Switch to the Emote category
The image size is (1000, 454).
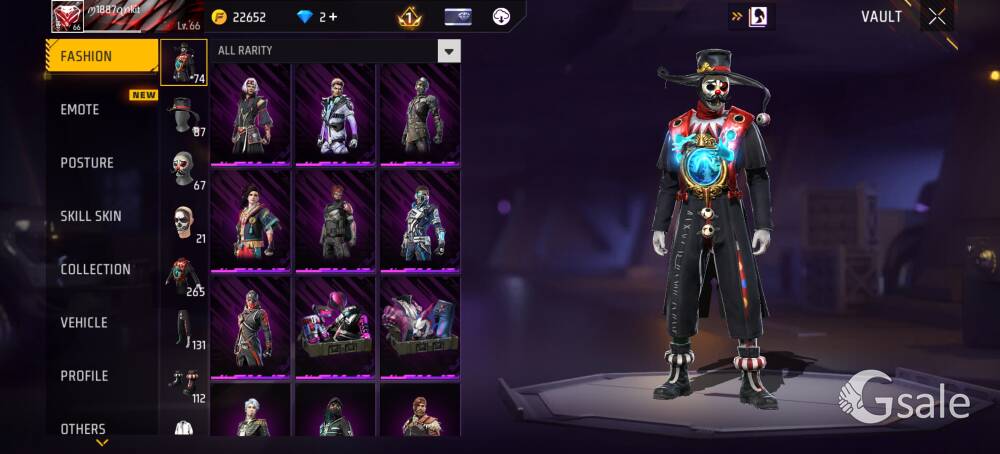click(80, 109)
